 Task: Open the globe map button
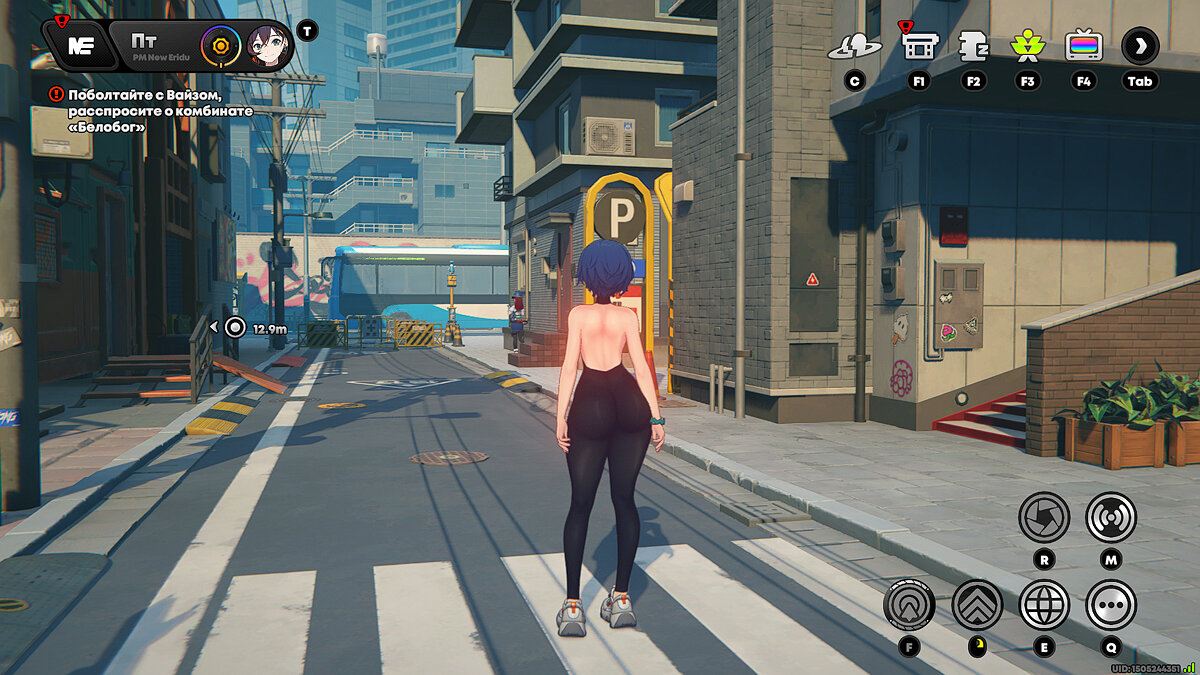pos(1043,604)
